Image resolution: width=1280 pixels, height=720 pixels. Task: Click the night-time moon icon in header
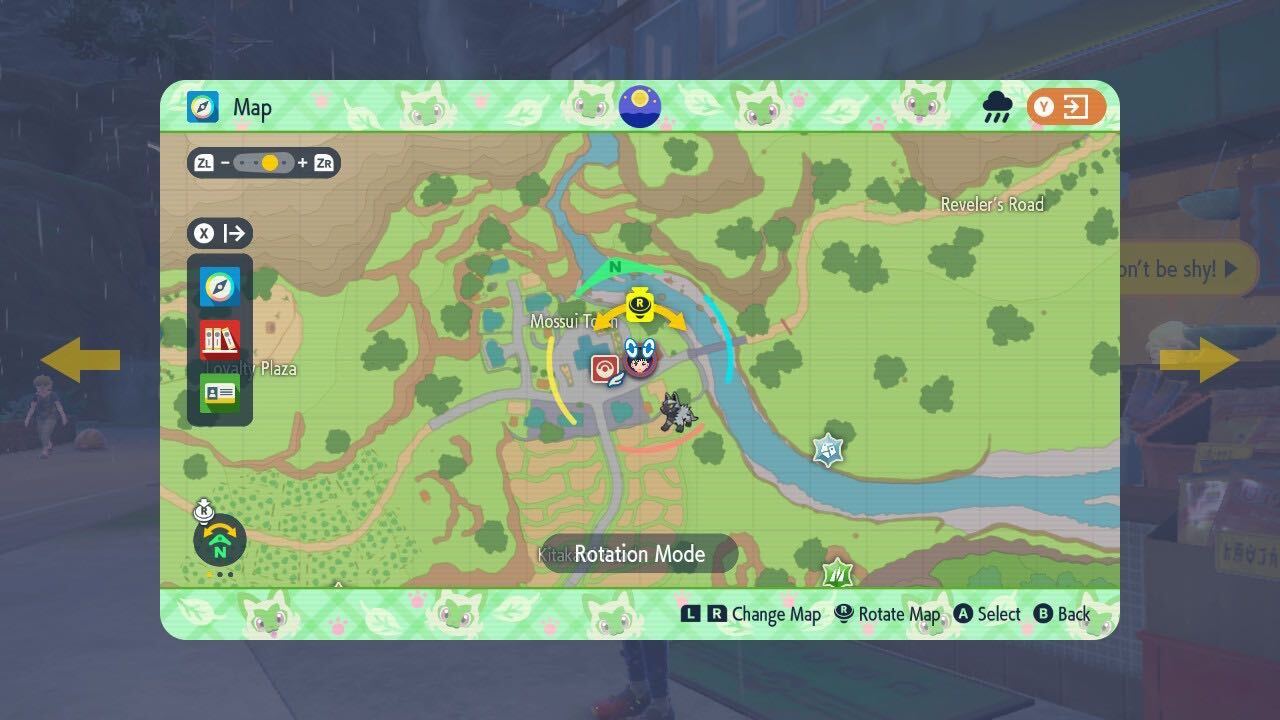tap(640, 106)
